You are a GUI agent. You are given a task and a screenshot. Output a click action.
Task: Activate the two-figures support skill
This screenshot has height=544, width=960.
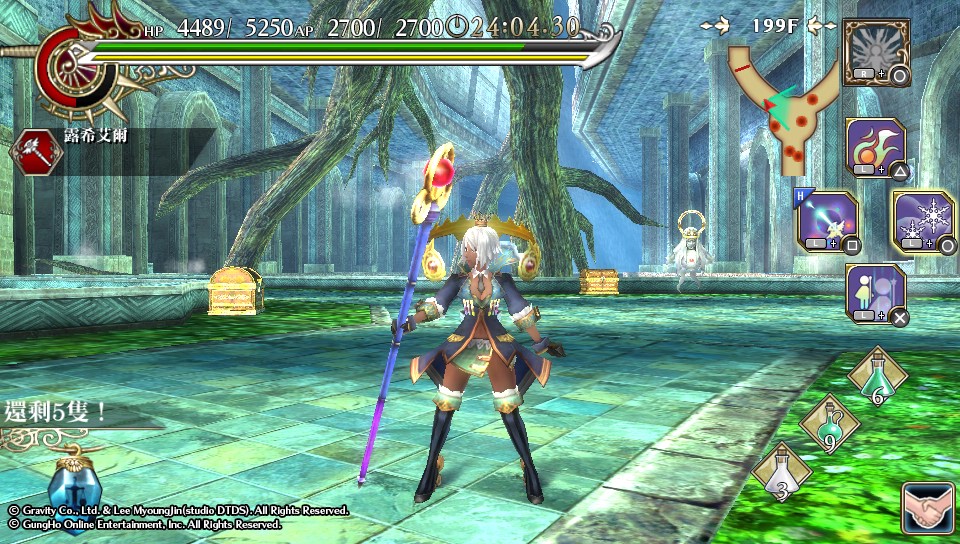(x=875, y=293)
